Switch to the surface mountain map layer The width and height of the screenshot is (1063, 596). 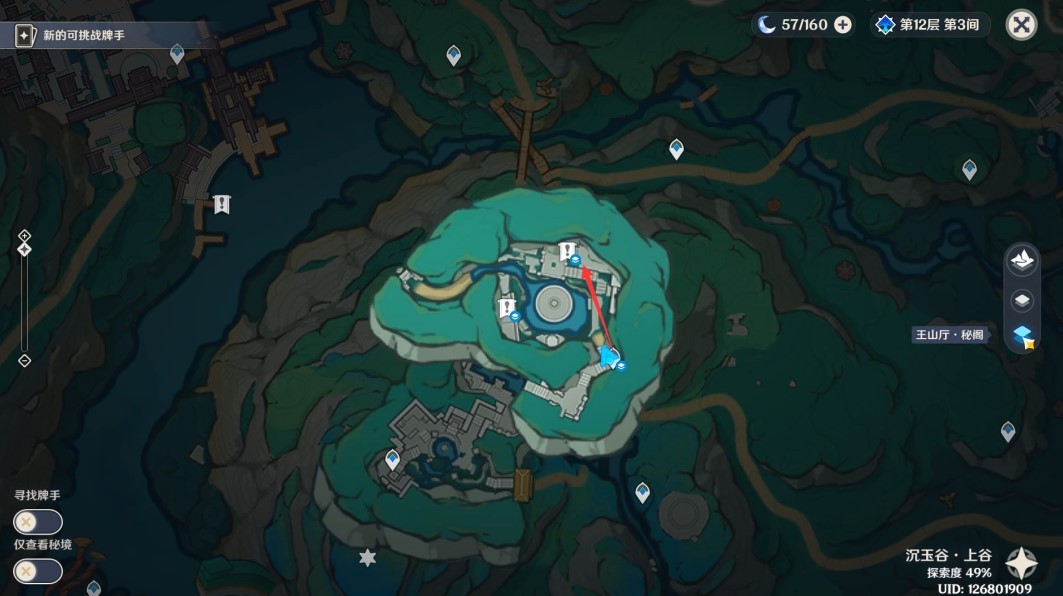(x=1021, y=260)
